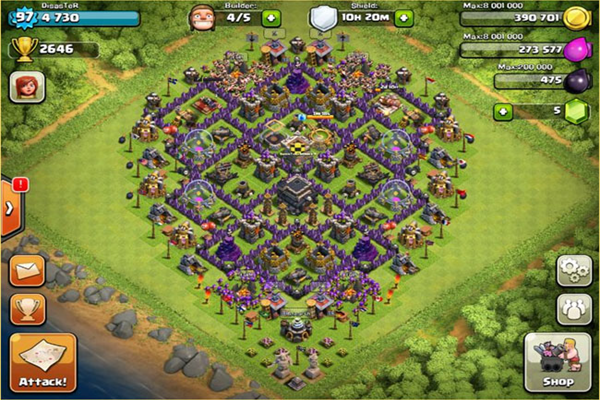Open the settings gear menu
The height and width of the screenshot is (400, 600).
[573, 270]
